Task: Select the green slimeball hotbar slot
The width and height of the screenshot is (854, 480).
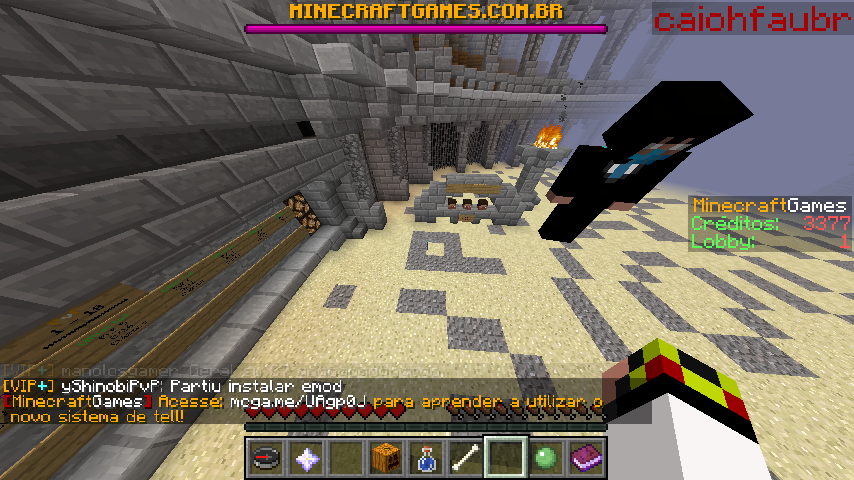Action: click(545, 458)
